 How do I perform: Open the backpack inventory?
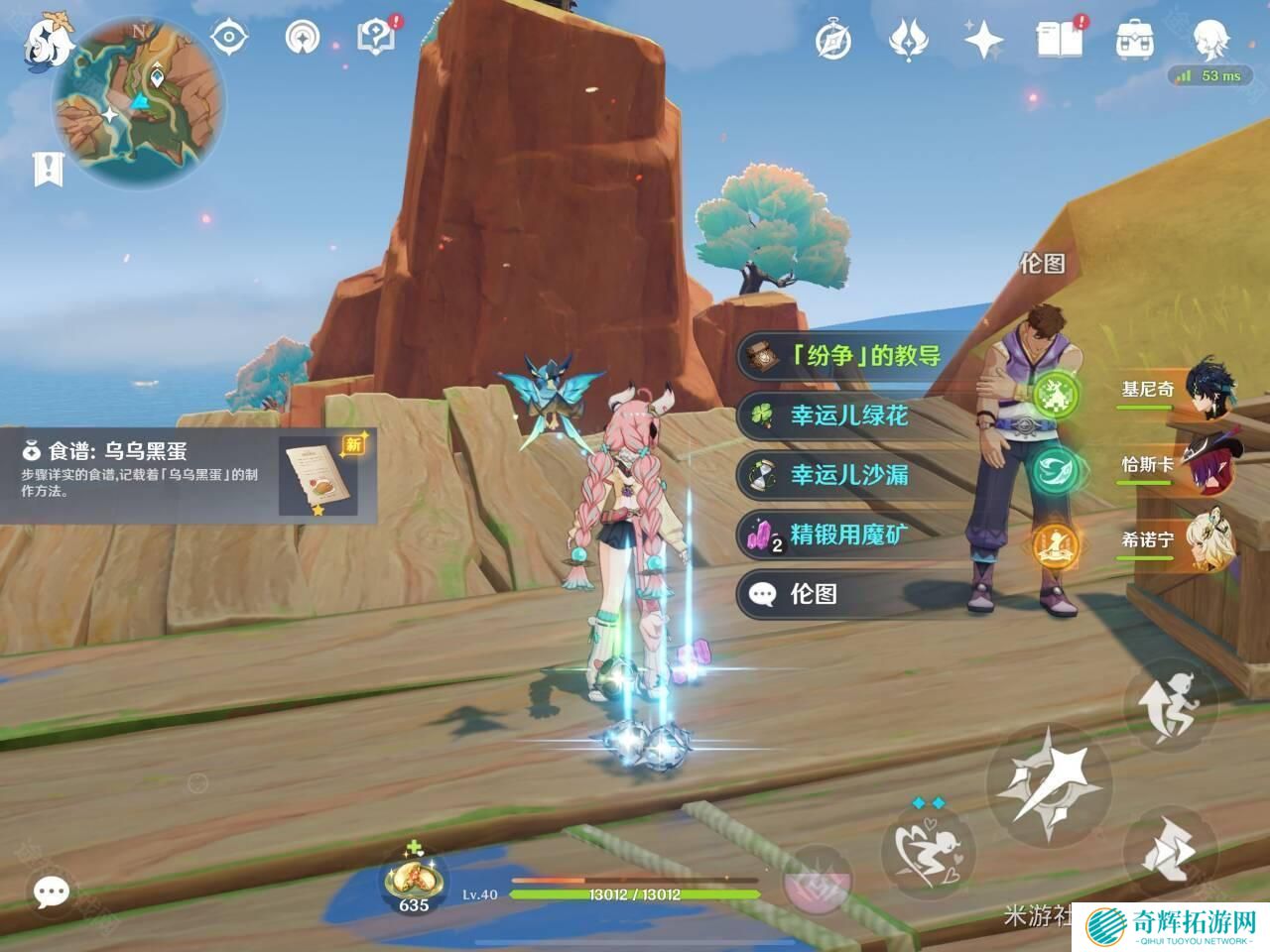coord(1133,40)
